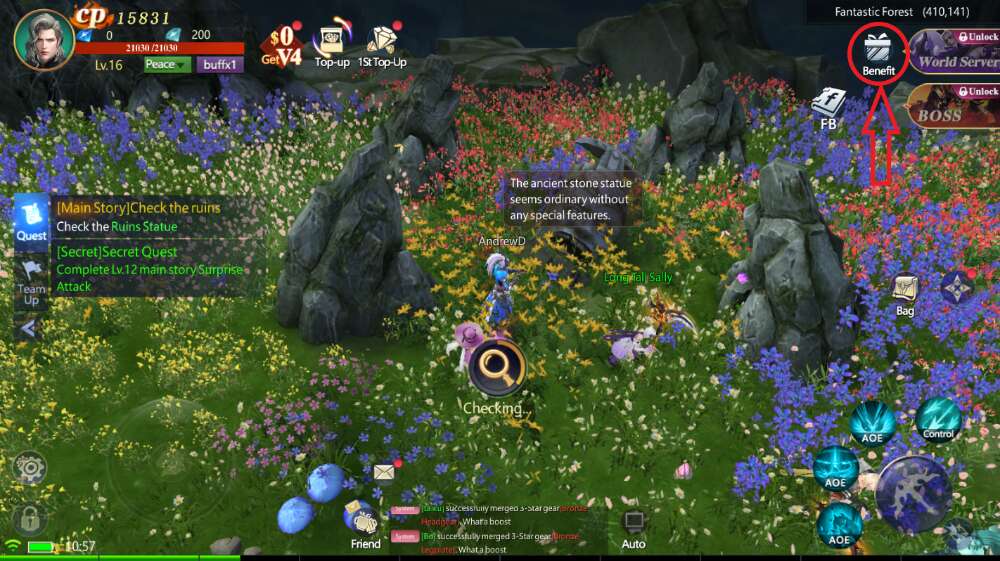1000x561 pixels.
Task: Collapse the quest panel with arrow
Action: pos(28,328)
